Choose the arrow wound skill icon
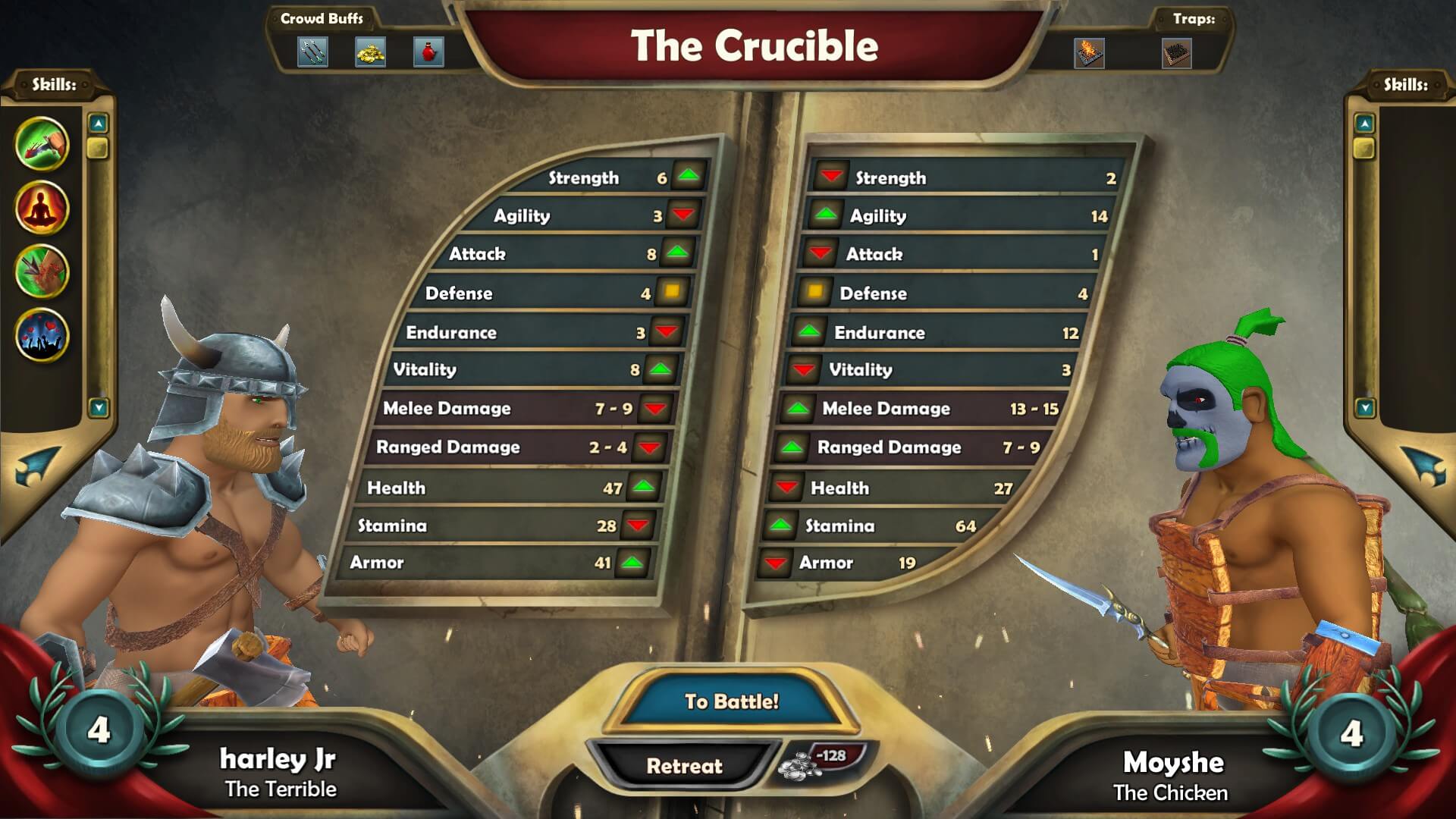The width and height of the screenshot is (1456, 819). click(42, 271)
